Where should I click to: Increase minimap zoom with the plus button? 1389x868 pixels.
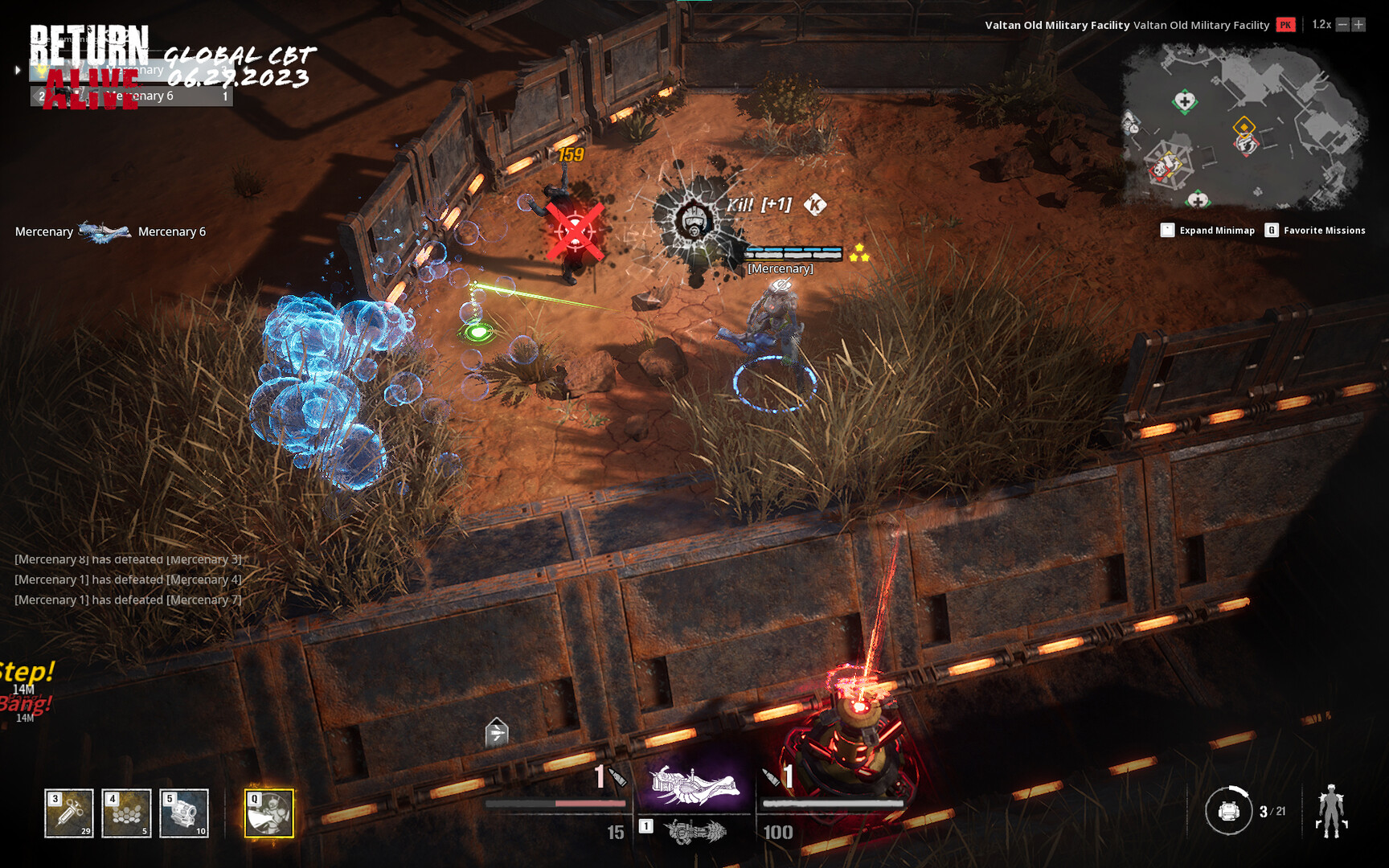1359,24
